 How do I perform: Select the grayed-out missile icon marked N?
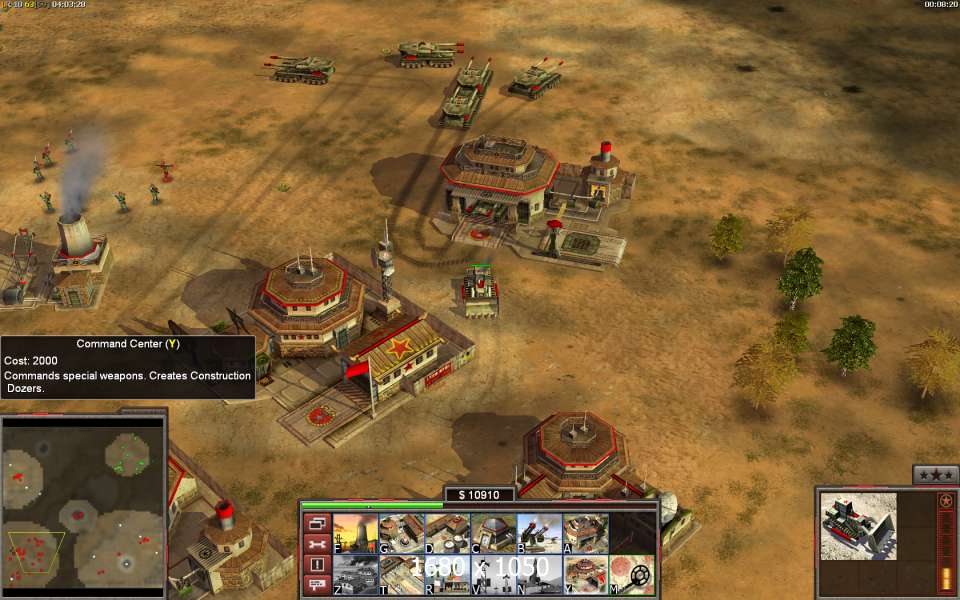(539, 575)
